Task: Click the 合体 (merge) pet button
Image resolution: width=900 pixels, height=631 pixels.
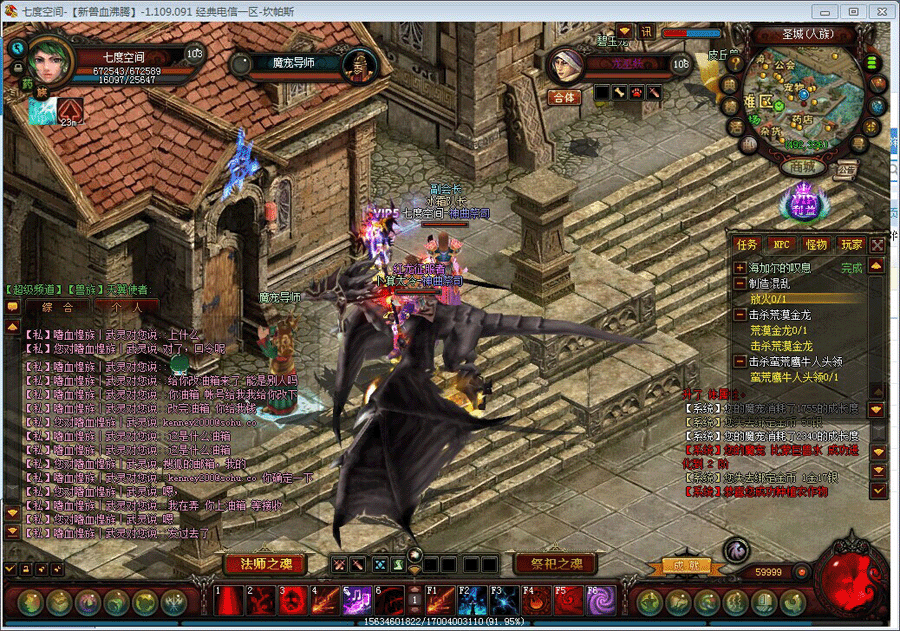Action: tap(562, 97)
